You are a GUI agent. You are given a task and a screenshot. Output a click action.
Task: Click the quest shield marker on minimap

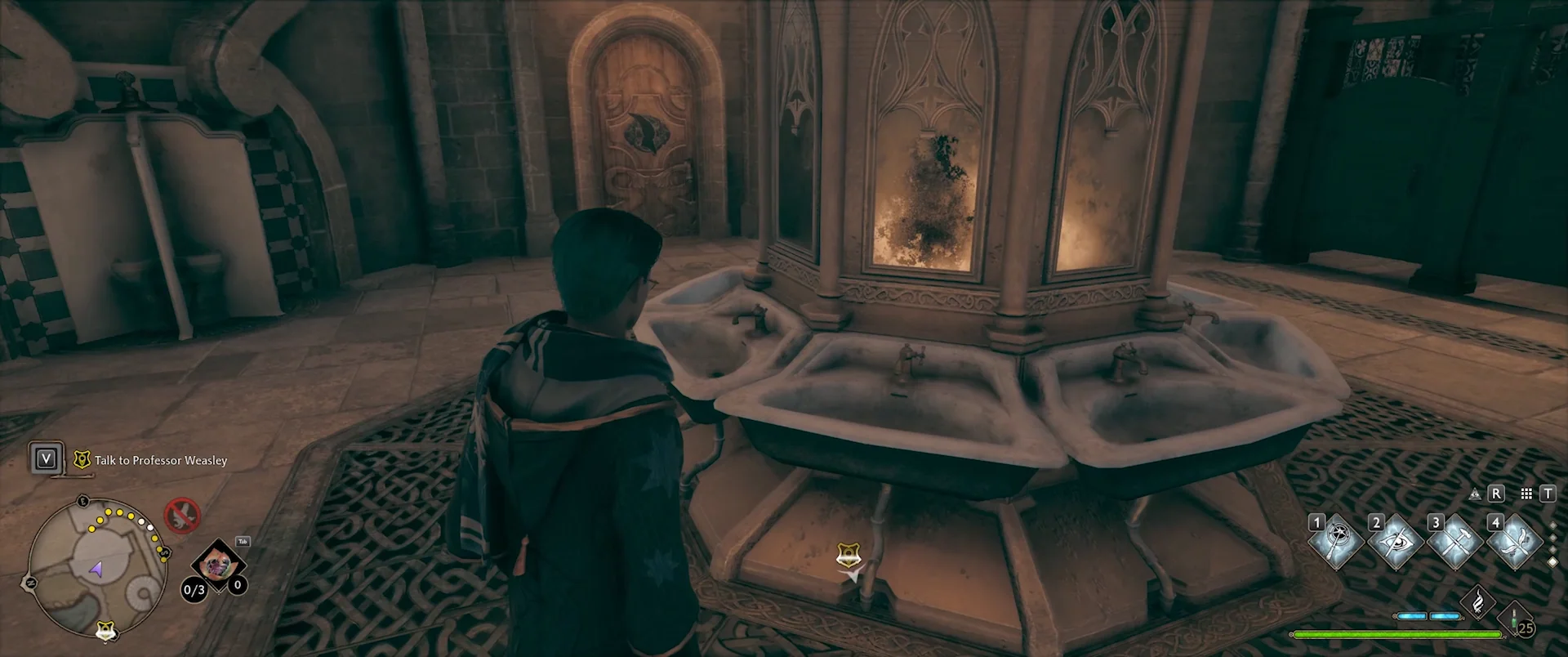(x=105, y=630)
